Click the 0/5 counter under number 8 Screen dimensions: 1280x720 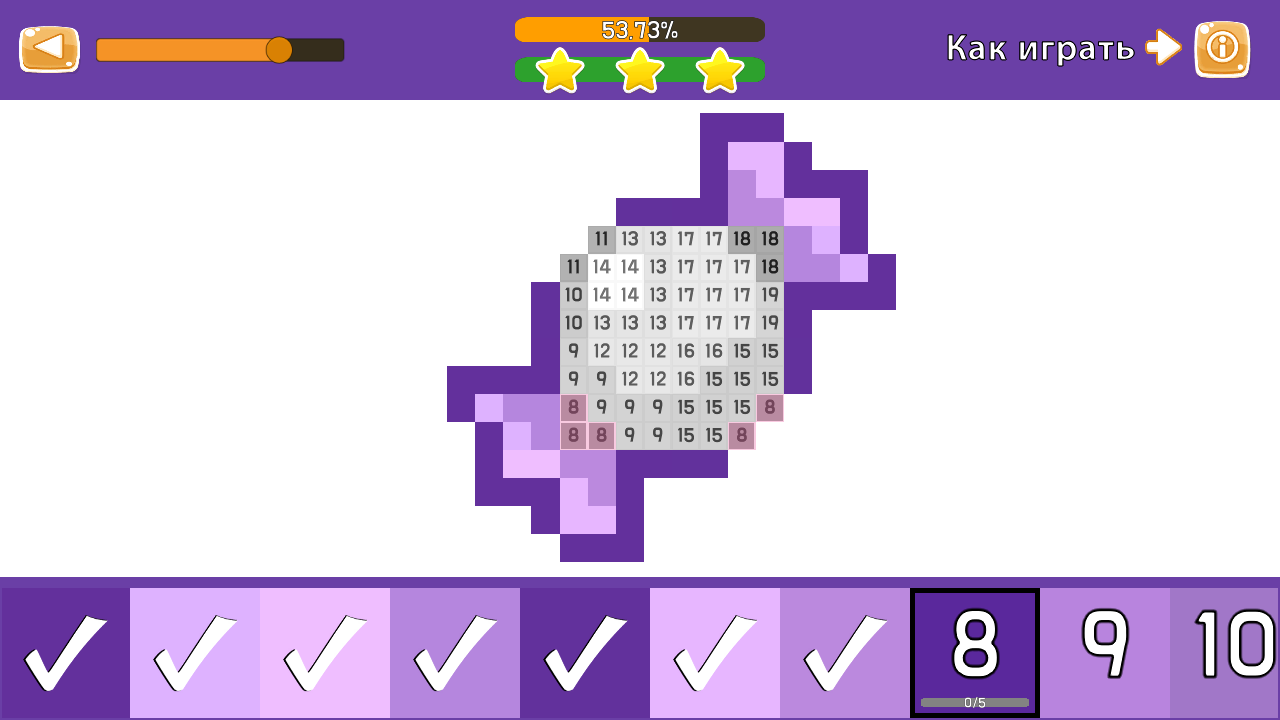pyautogui.click(x=975, y=703)
